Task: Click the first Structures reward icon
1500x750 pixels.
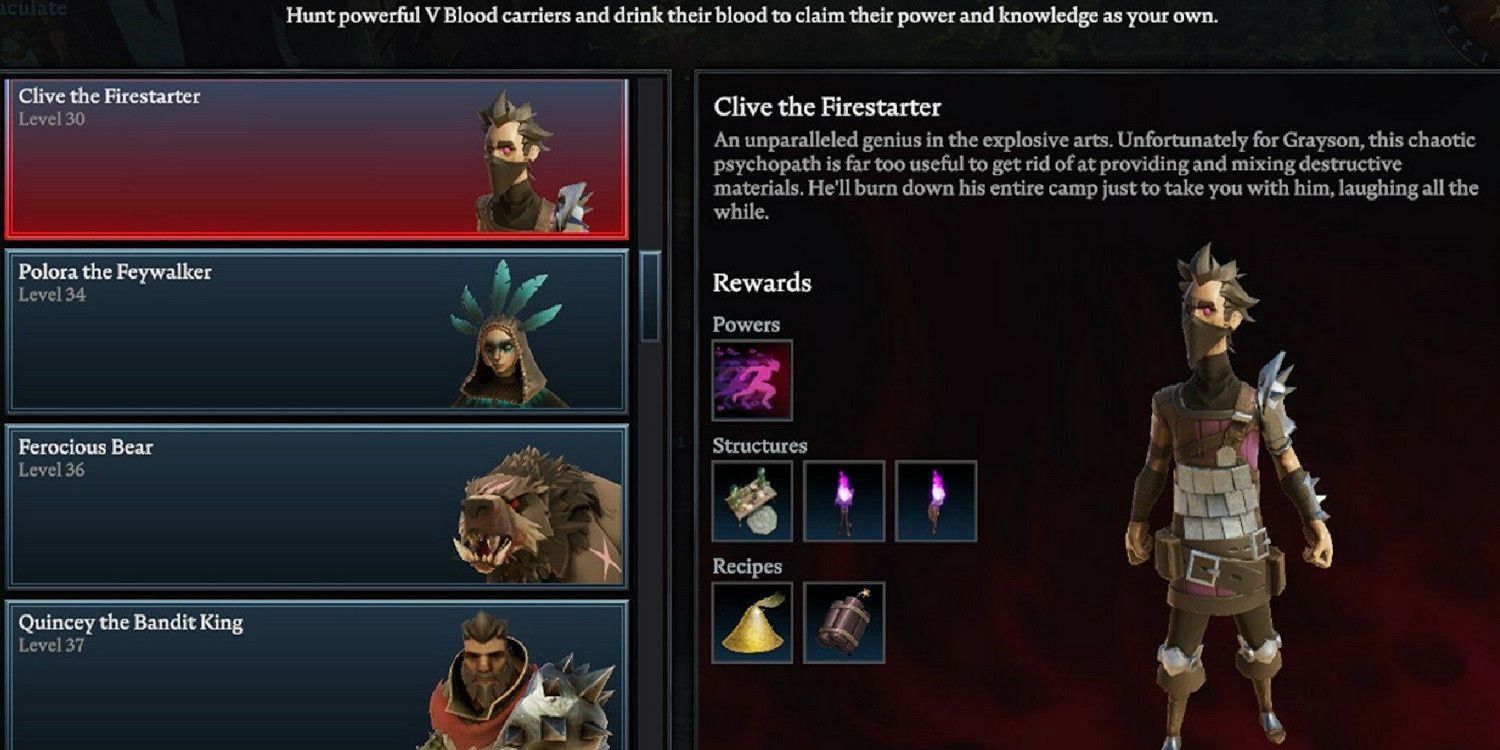Action: click(x=753, y=500)
